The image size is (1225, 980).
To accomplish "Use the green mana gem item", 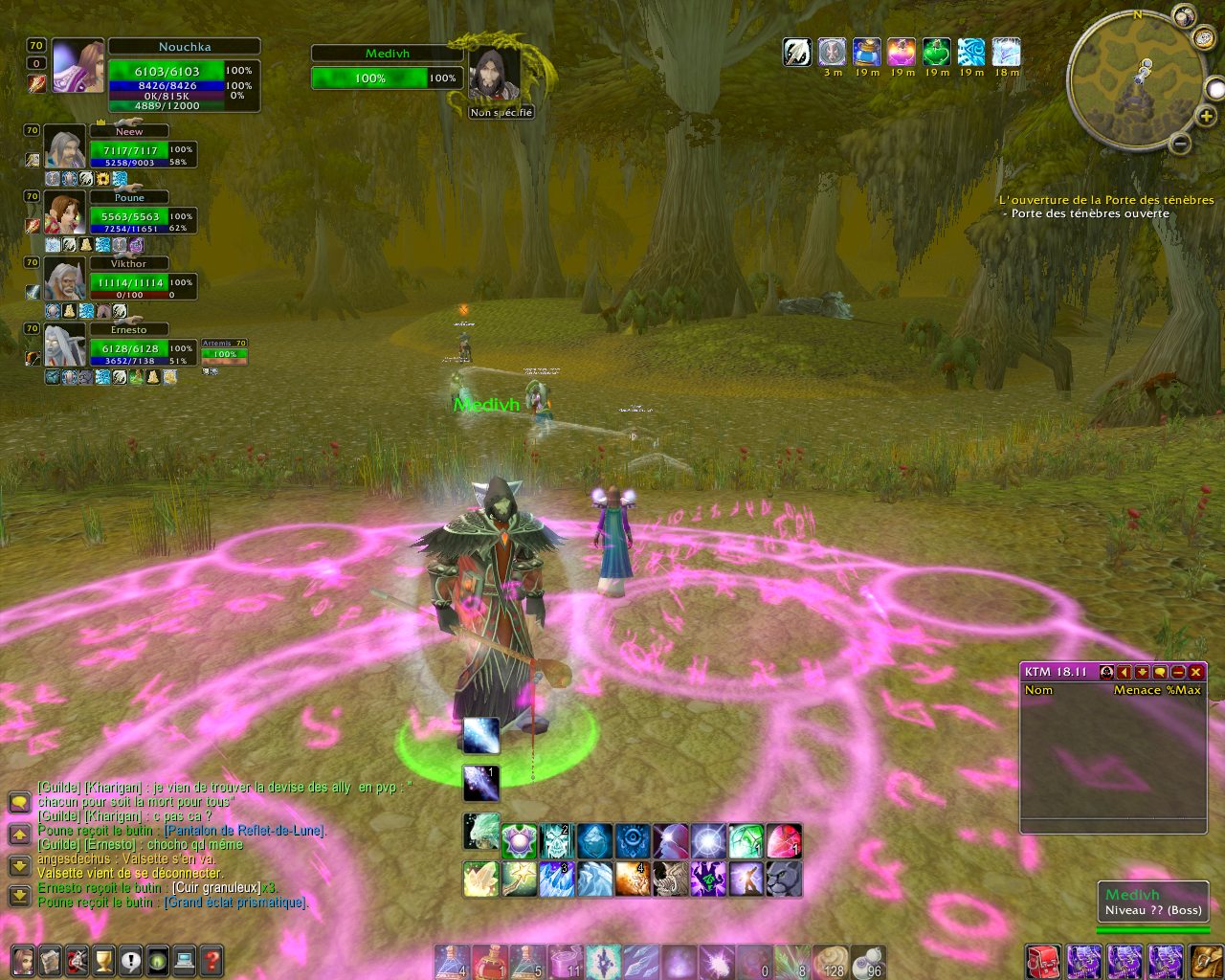I will tap(746, 841).
